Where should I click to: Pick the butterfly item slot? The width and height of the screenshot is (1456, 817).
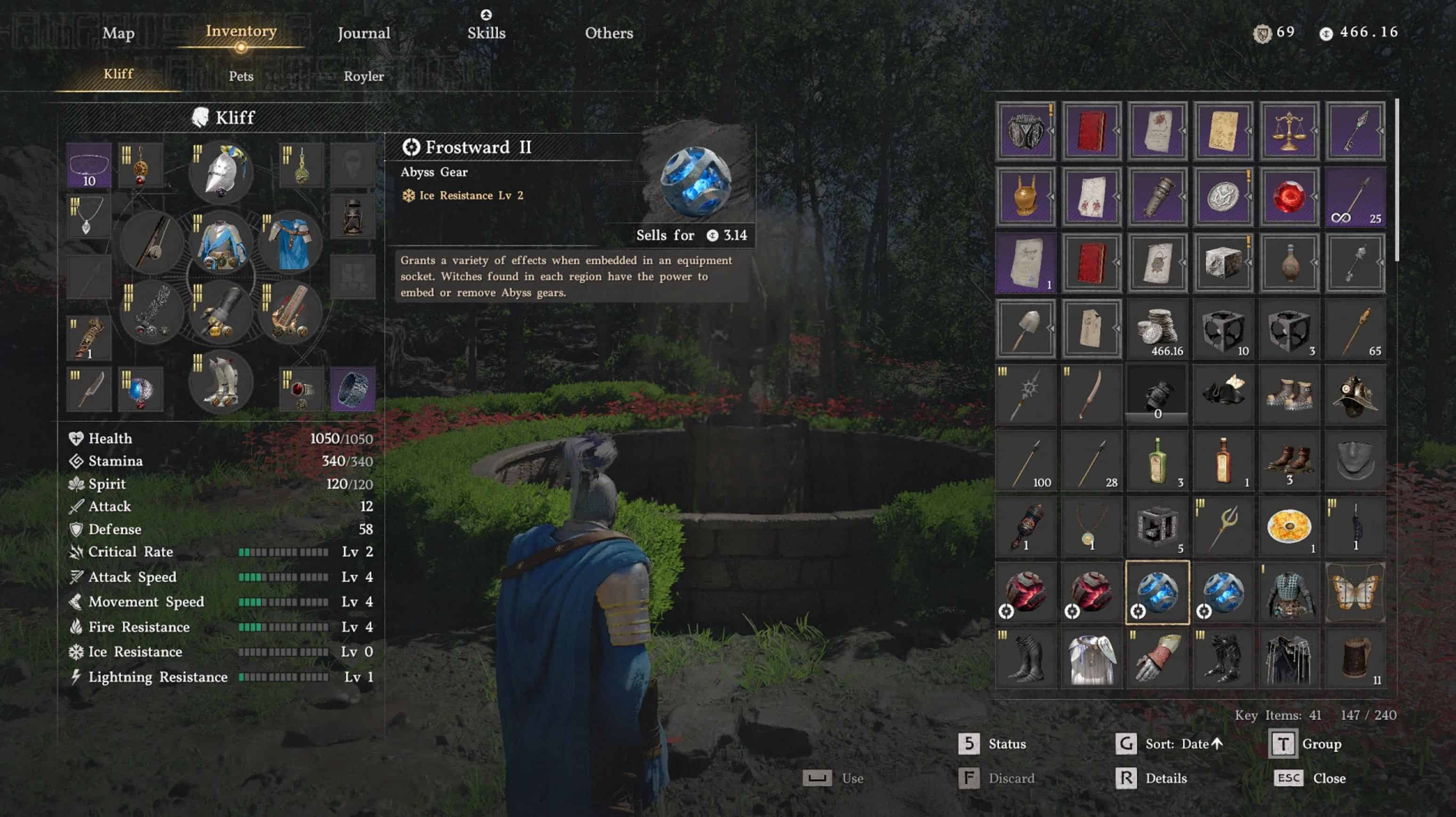[x=1355, y=592]
